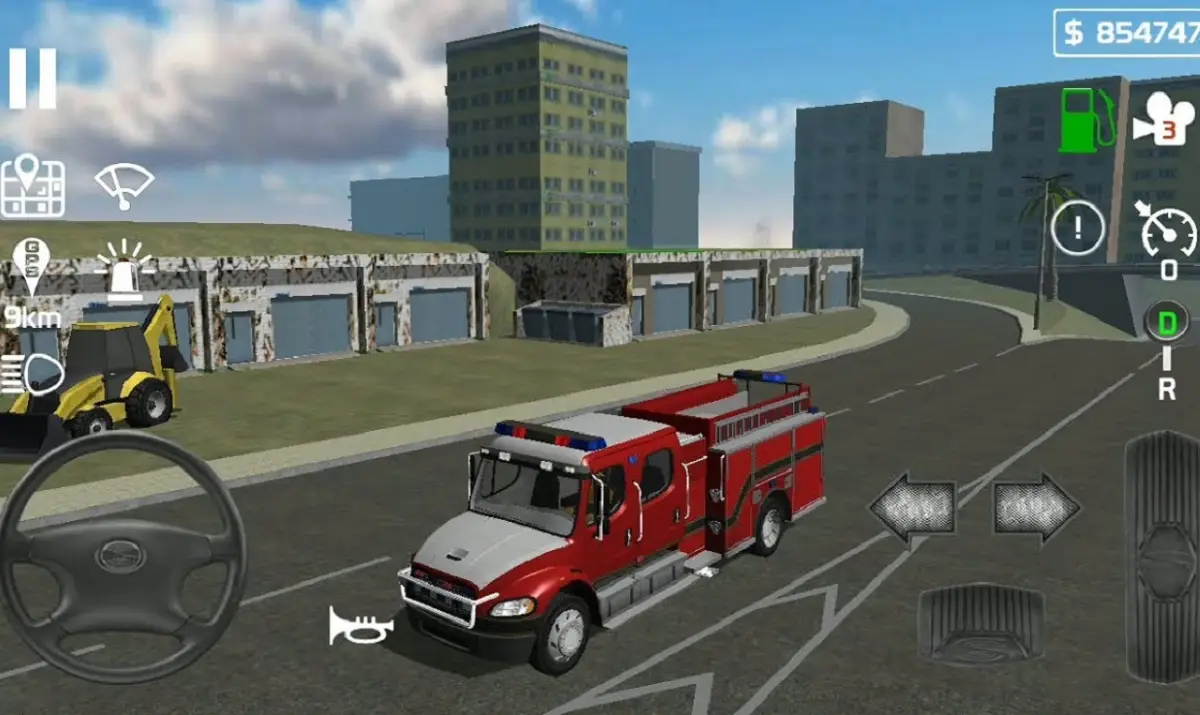Activate the right turn signal arrow
This screenshot has width=1200, height=715.
[1036, 508]
